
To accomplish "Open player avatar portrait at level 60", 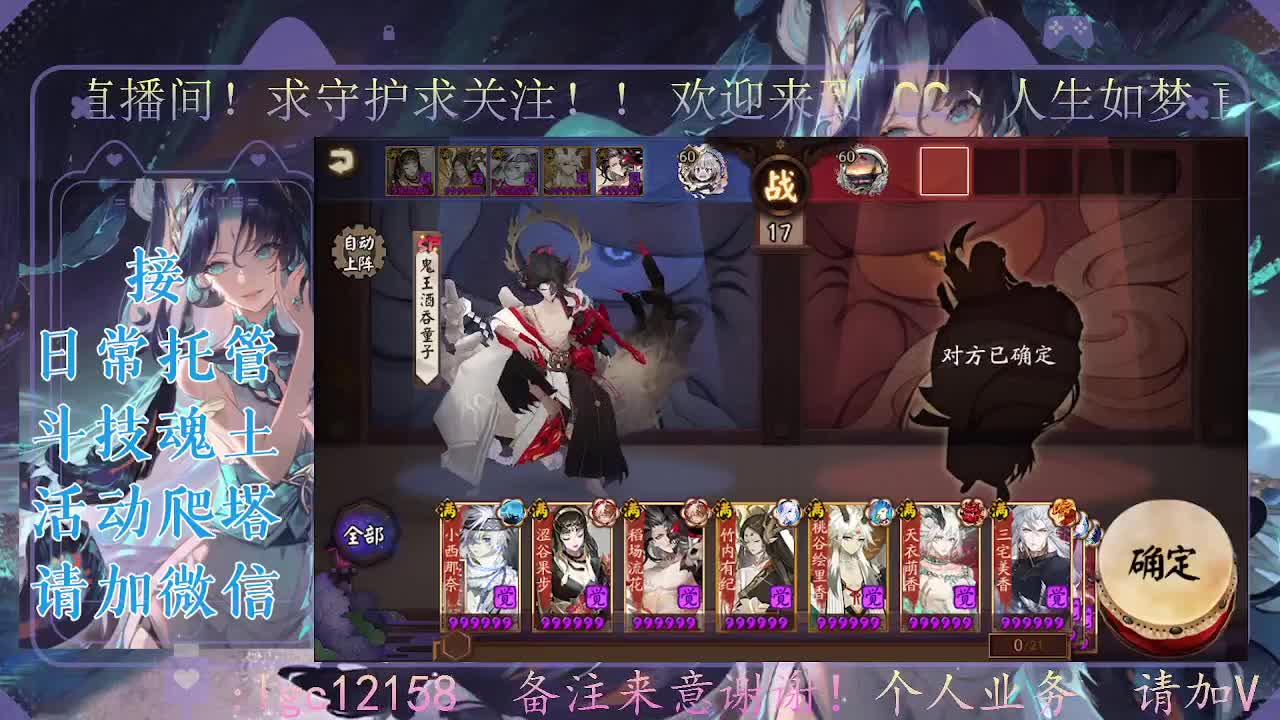I will point(703,172).
